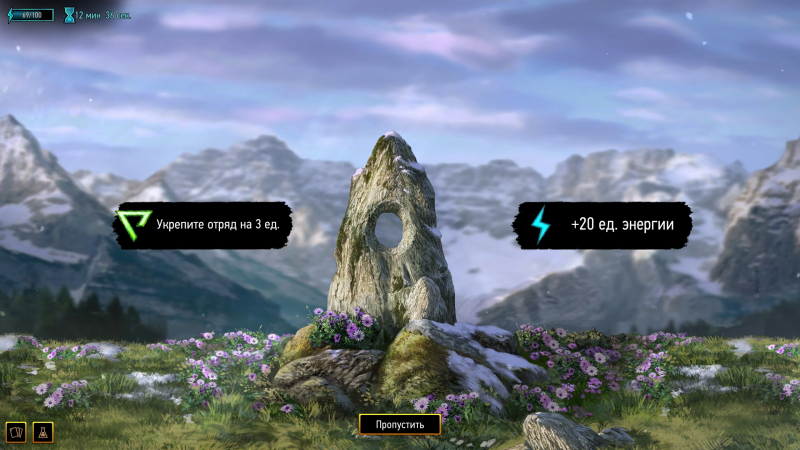Image resolution: width=800 pixels, height=450 pixels.
Task: Click the "Пропустить" skip button
Action: point(399,424)
